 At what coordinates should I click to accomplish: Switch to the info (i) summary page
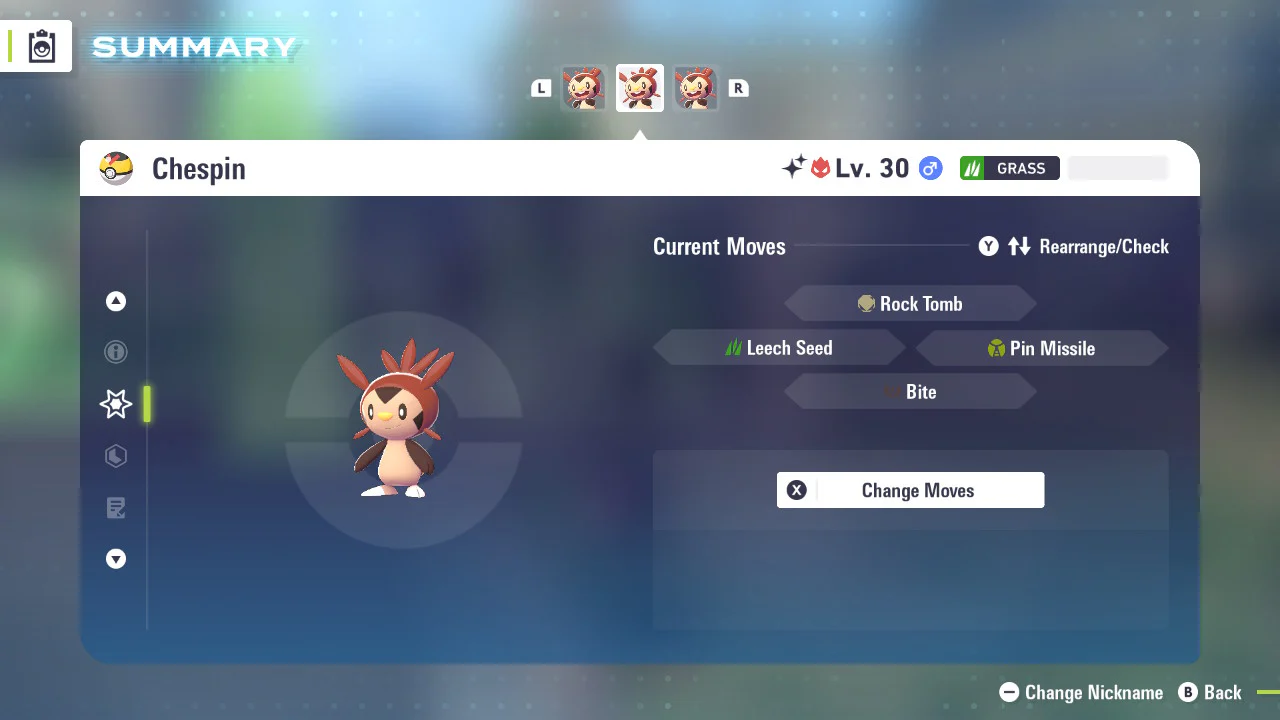(x=116, y=352)
